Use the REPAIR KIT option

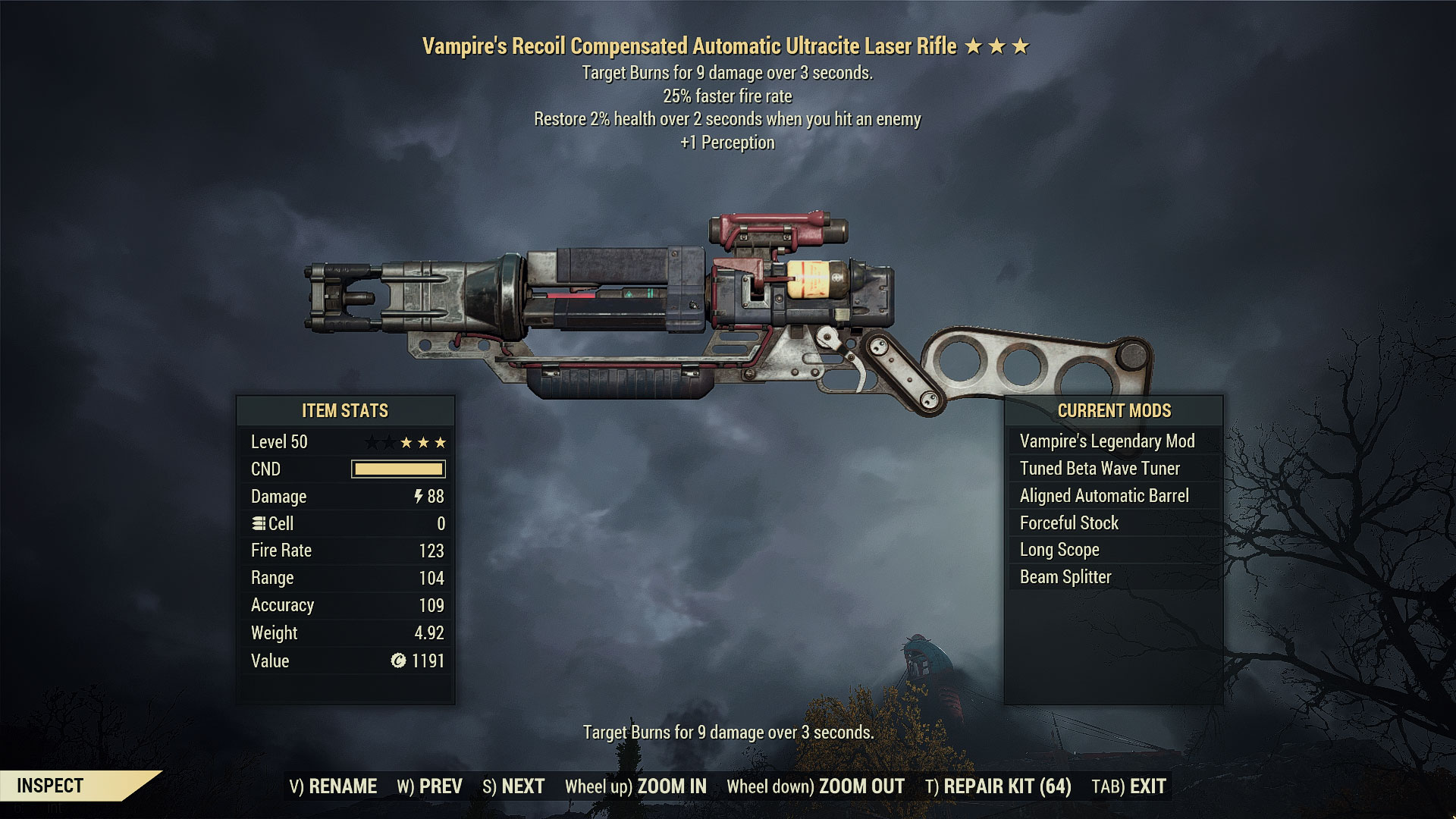click(998, 786)
